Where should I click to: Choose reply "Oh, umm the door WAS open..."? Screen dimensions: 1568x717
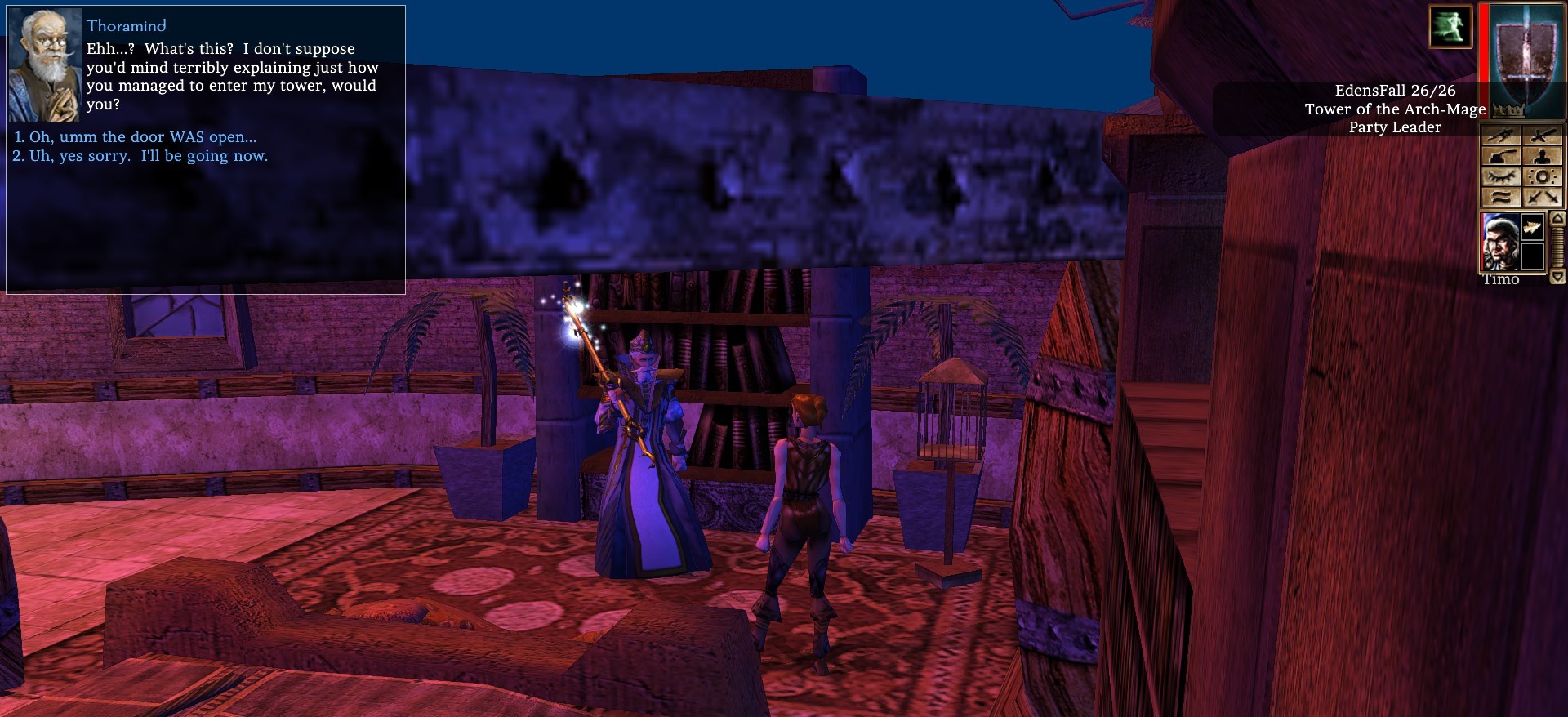142,137
